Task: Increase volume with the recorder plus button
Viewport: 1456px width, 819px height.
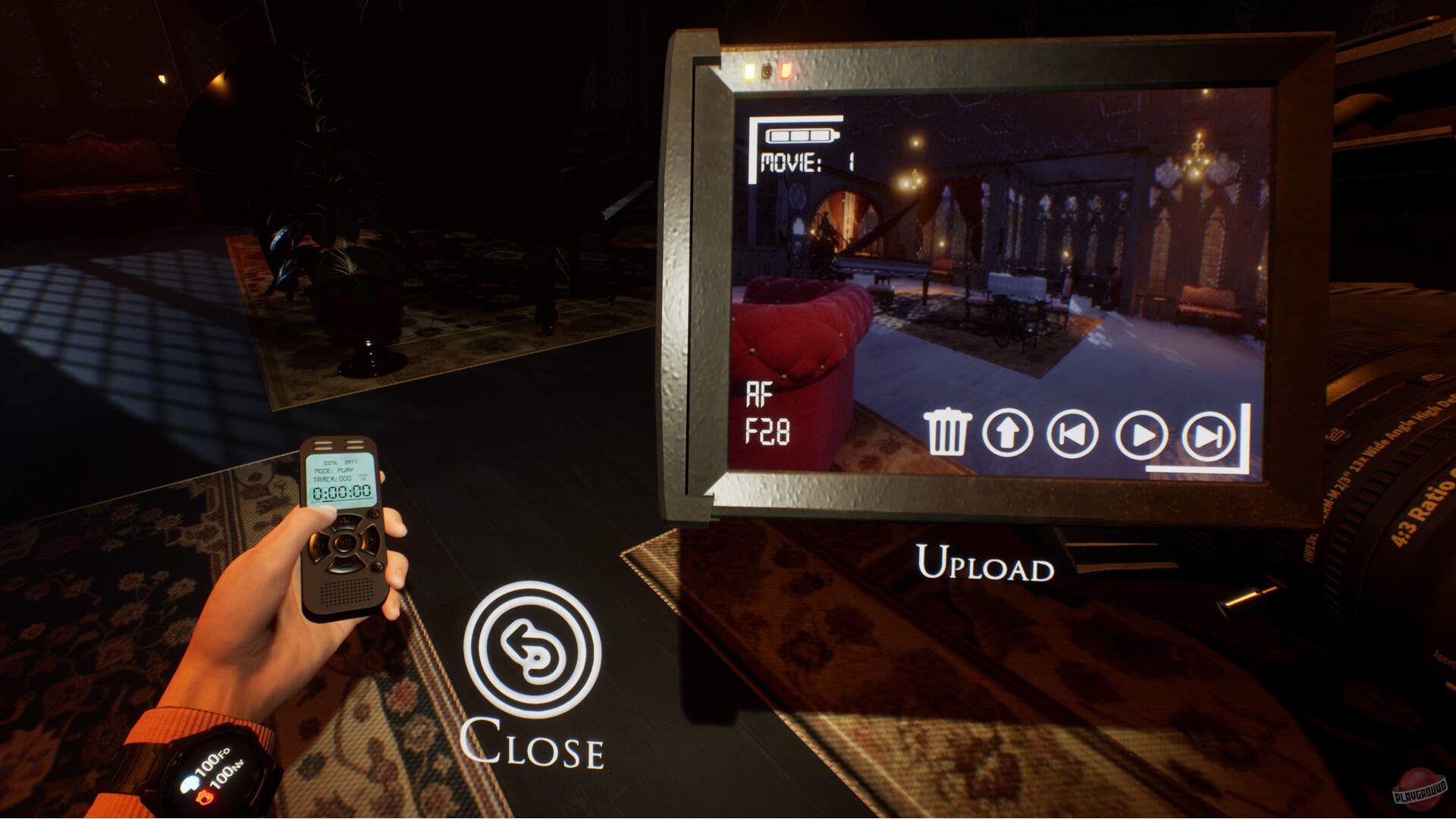Action: click(x=343, y=522)
